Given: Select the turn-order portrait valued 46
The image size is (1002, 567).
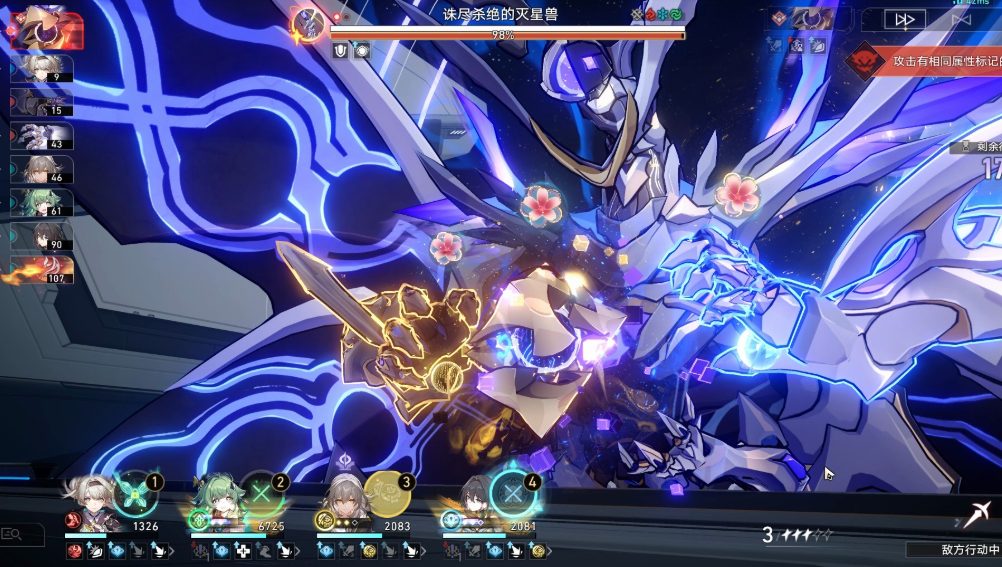Looking at the screenshot, I should (x=41, y=169).
